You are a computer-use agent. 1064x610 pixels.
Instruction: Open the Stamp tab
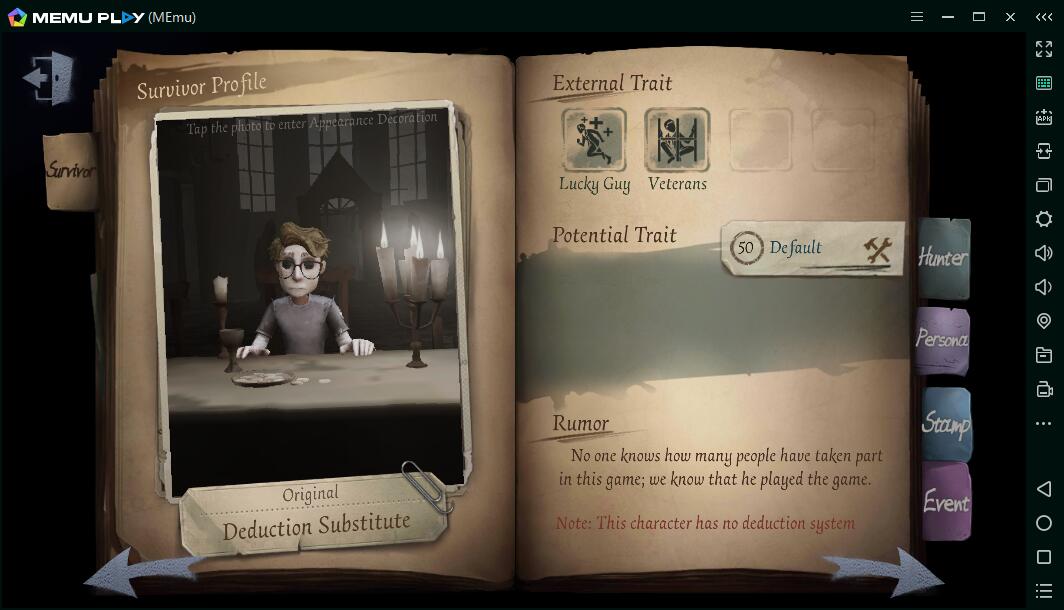[945, 423]
